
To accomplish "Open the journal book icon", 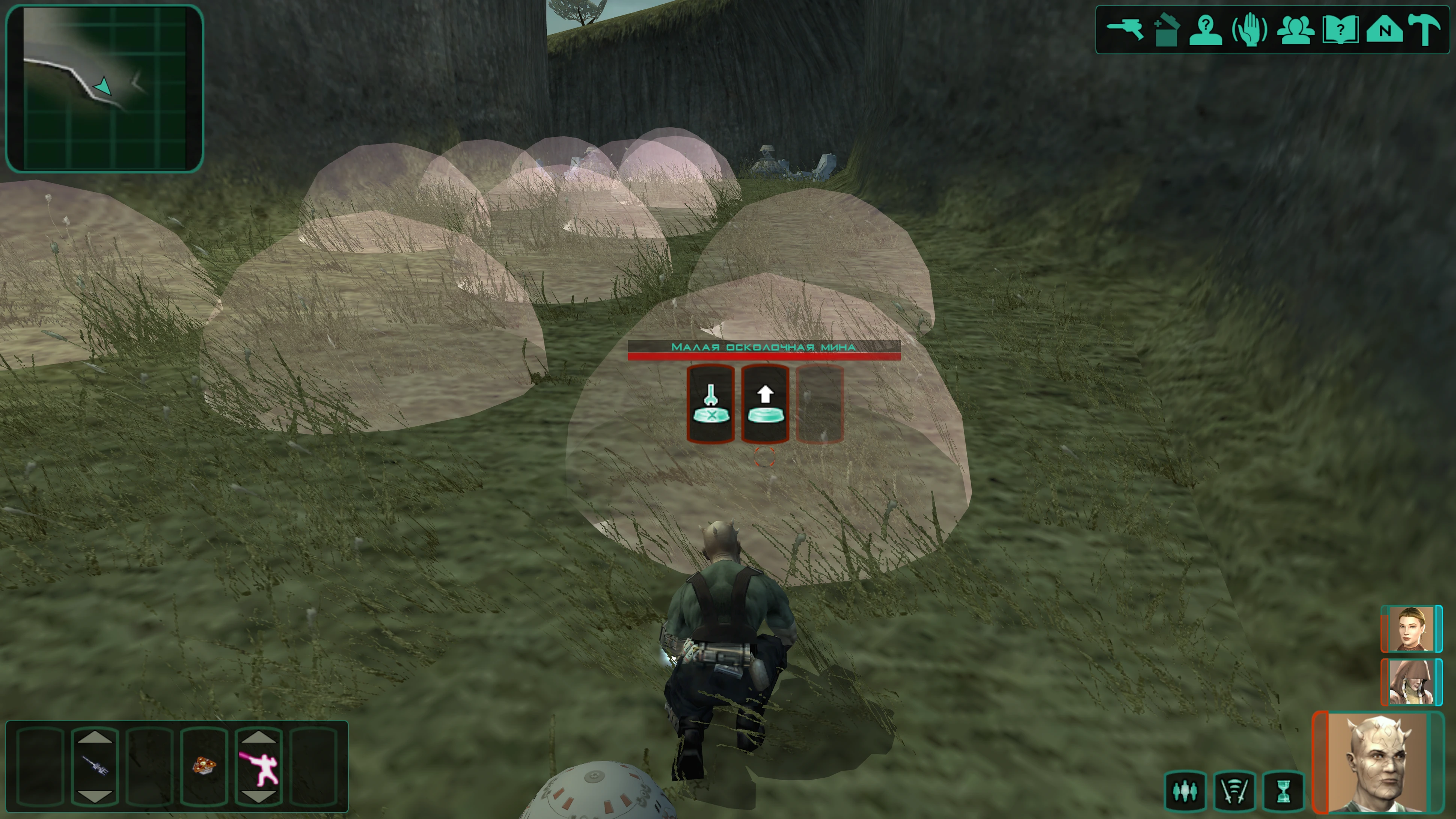I will pyautogui.click(x=1340, y=29).
